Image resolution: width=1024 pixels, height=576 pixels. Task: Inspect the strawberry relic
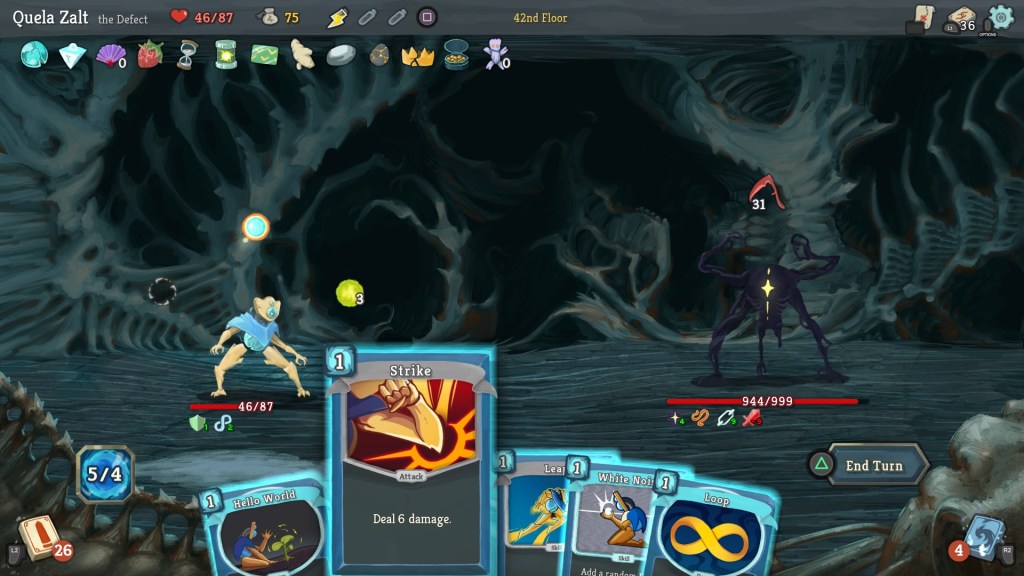[150, 54]
